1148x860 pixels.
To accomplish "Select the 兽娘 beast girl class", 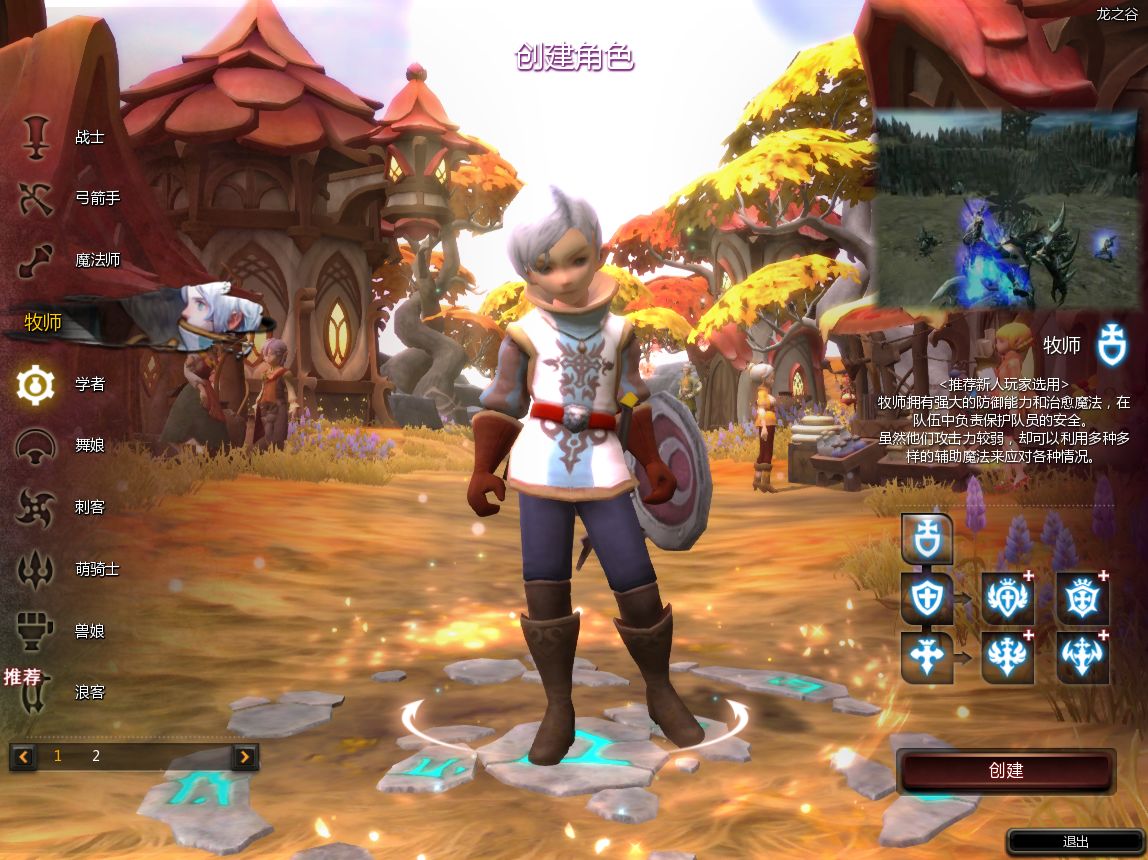I will [x=60, y=631].
